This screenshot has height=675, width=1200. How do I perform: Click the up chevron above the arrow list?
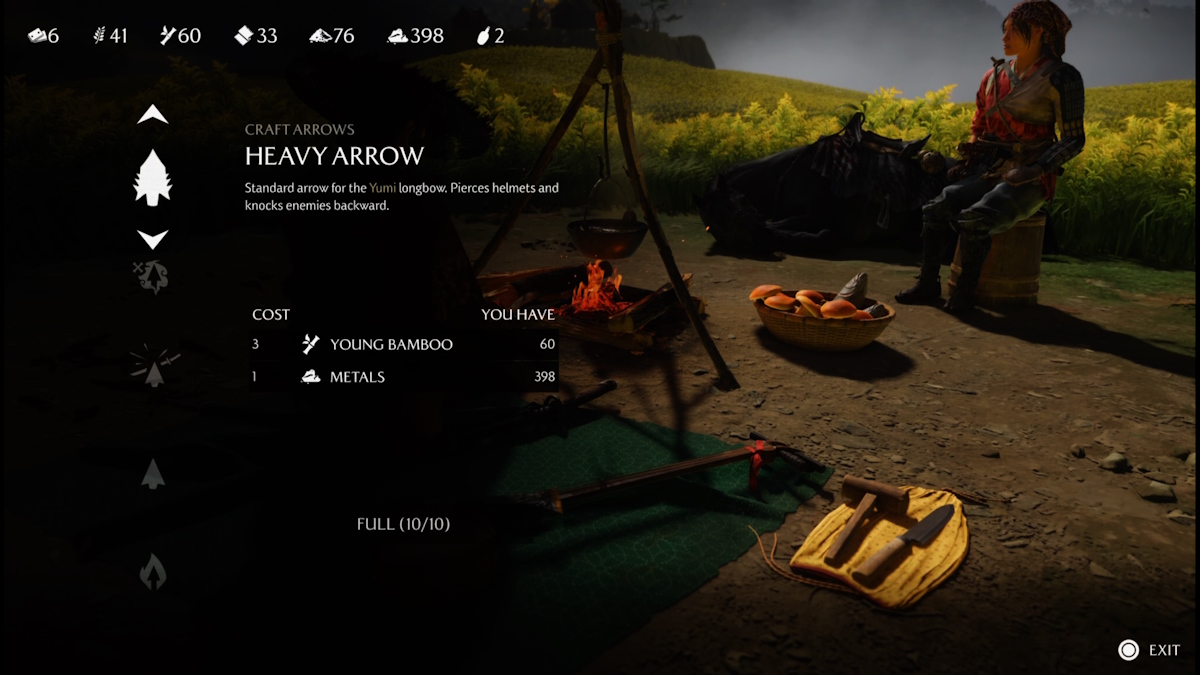(153, 115)
